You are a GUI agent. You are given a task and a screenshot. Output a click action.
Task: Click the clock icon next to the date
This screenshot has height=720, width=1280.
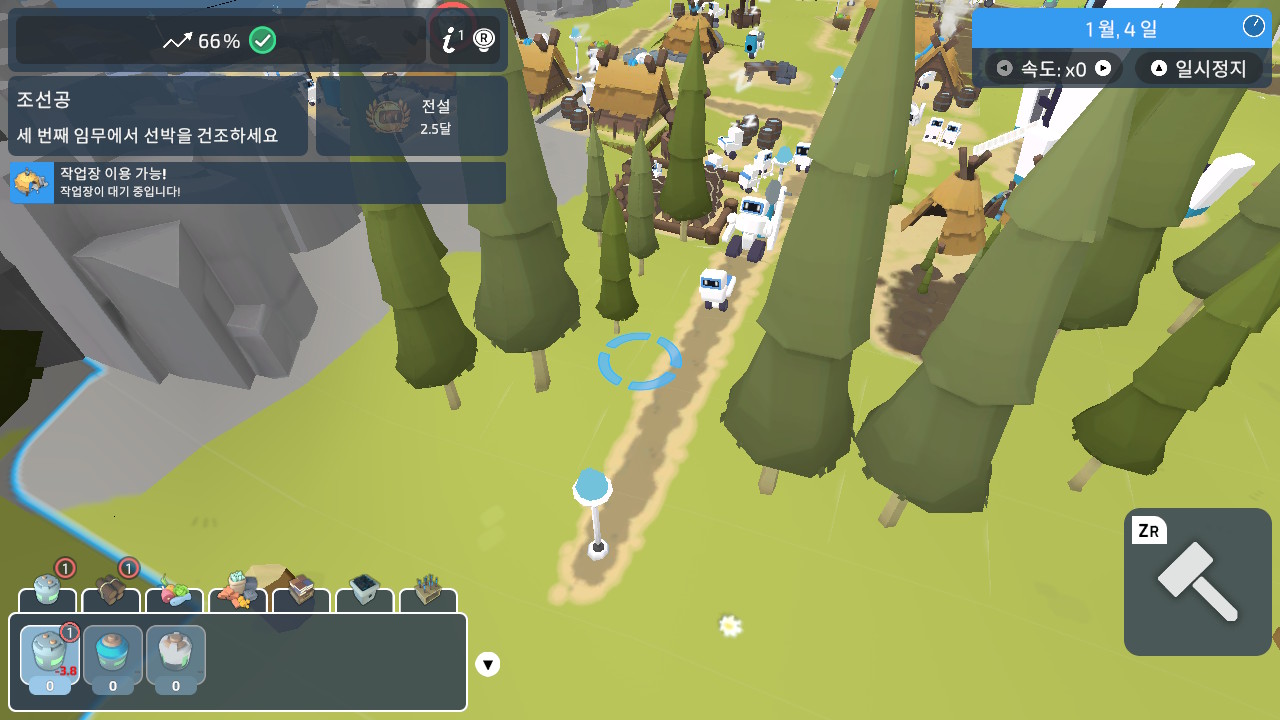(1254, 25)
